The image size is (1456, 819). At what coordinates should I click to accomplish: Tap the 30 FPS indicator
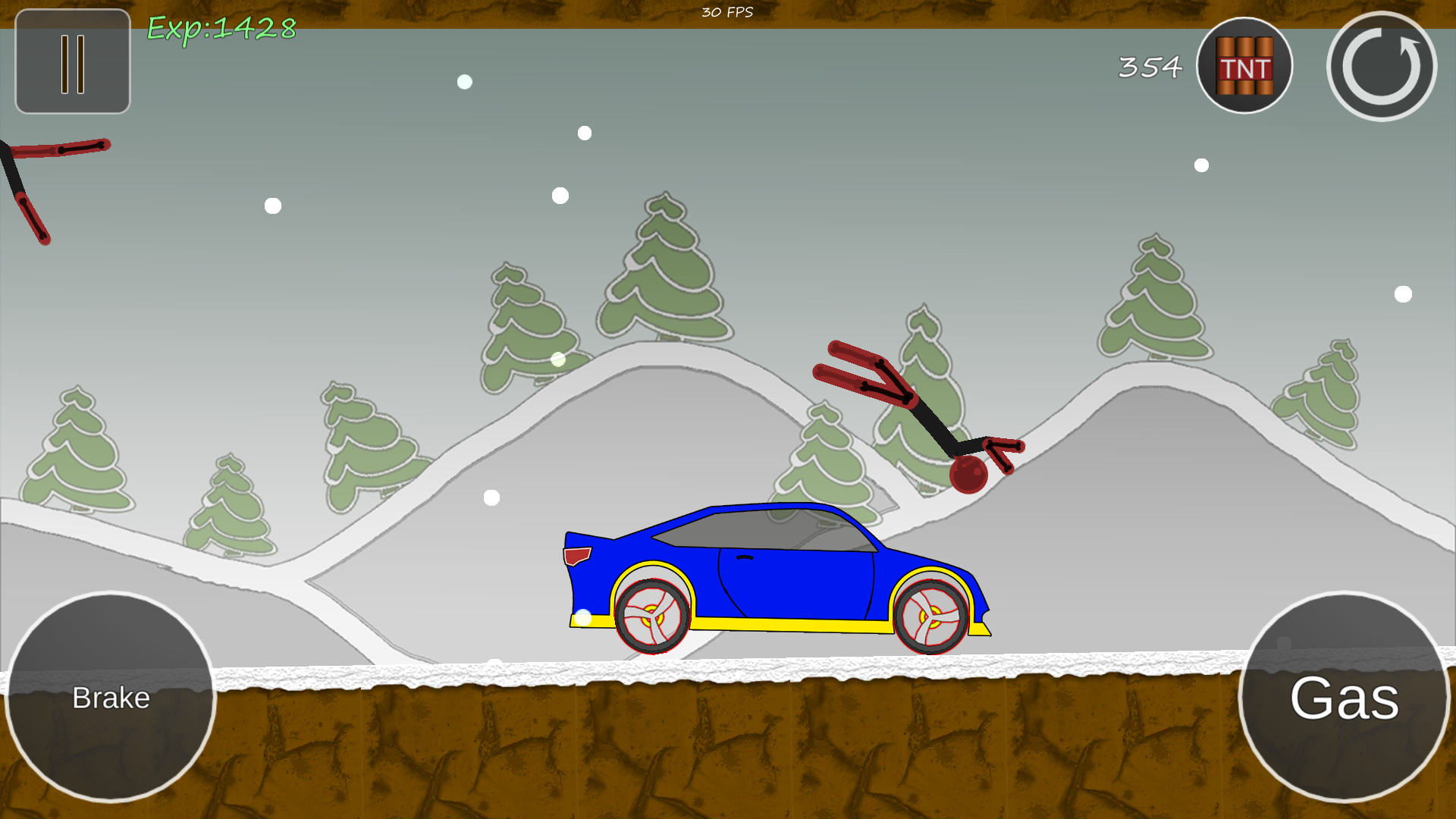click(x=726, y=11)
